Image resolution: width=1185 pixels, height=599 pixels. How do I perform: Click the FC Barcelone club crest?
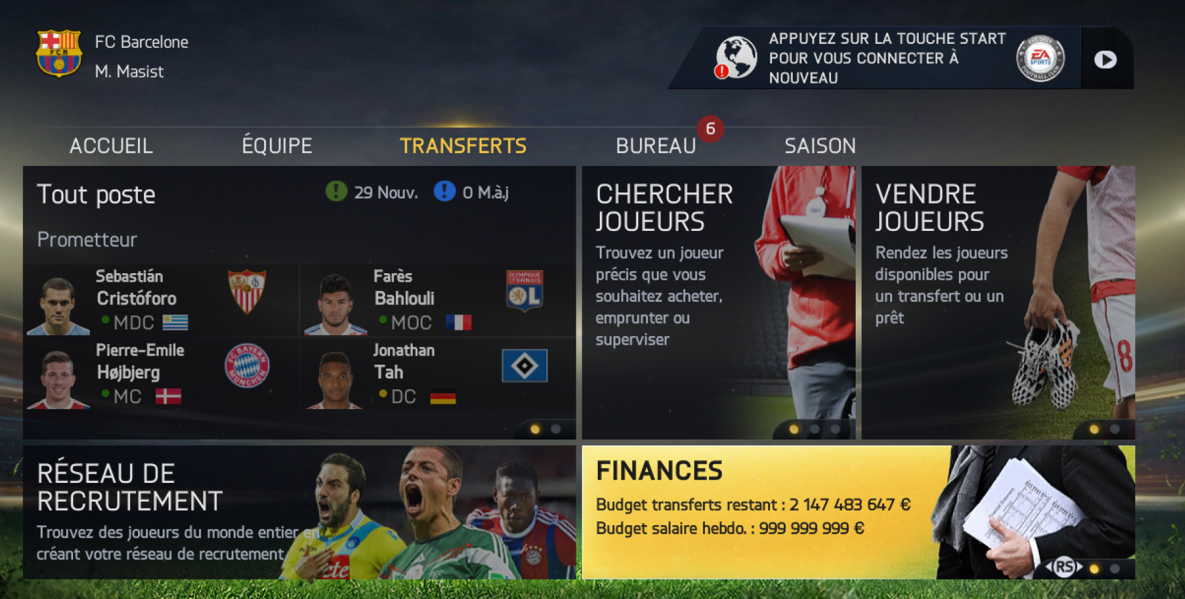tap(59, 54)
